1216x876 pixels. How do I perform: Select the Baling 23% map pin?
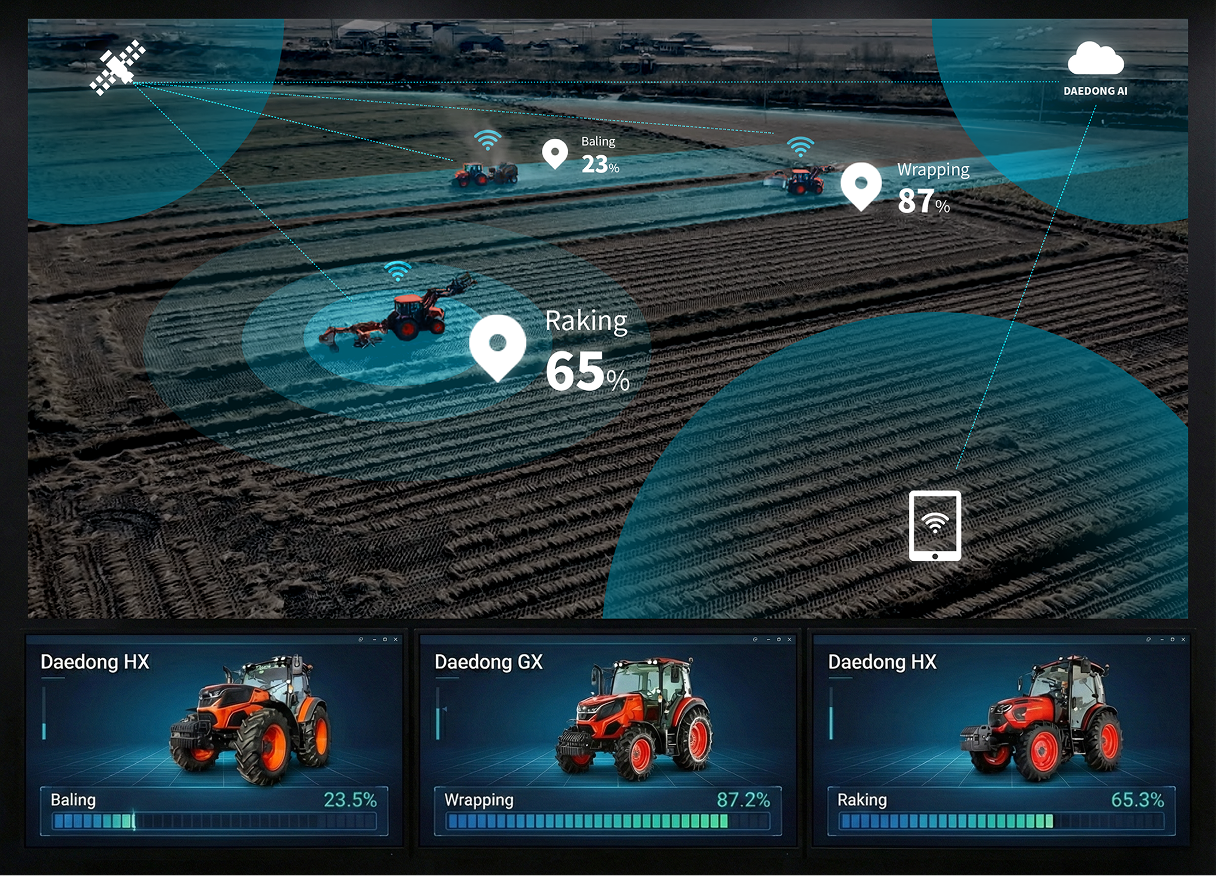point(554,153)
